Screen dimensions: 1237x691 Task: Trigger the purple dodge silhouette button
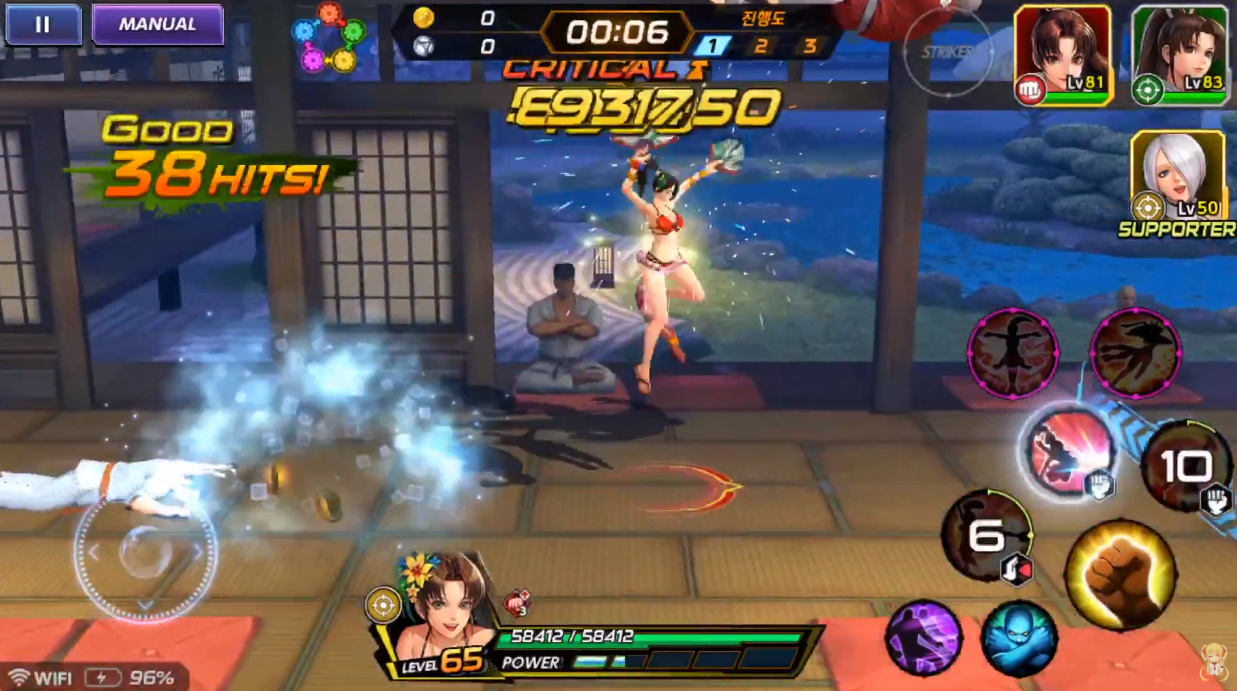923,638
